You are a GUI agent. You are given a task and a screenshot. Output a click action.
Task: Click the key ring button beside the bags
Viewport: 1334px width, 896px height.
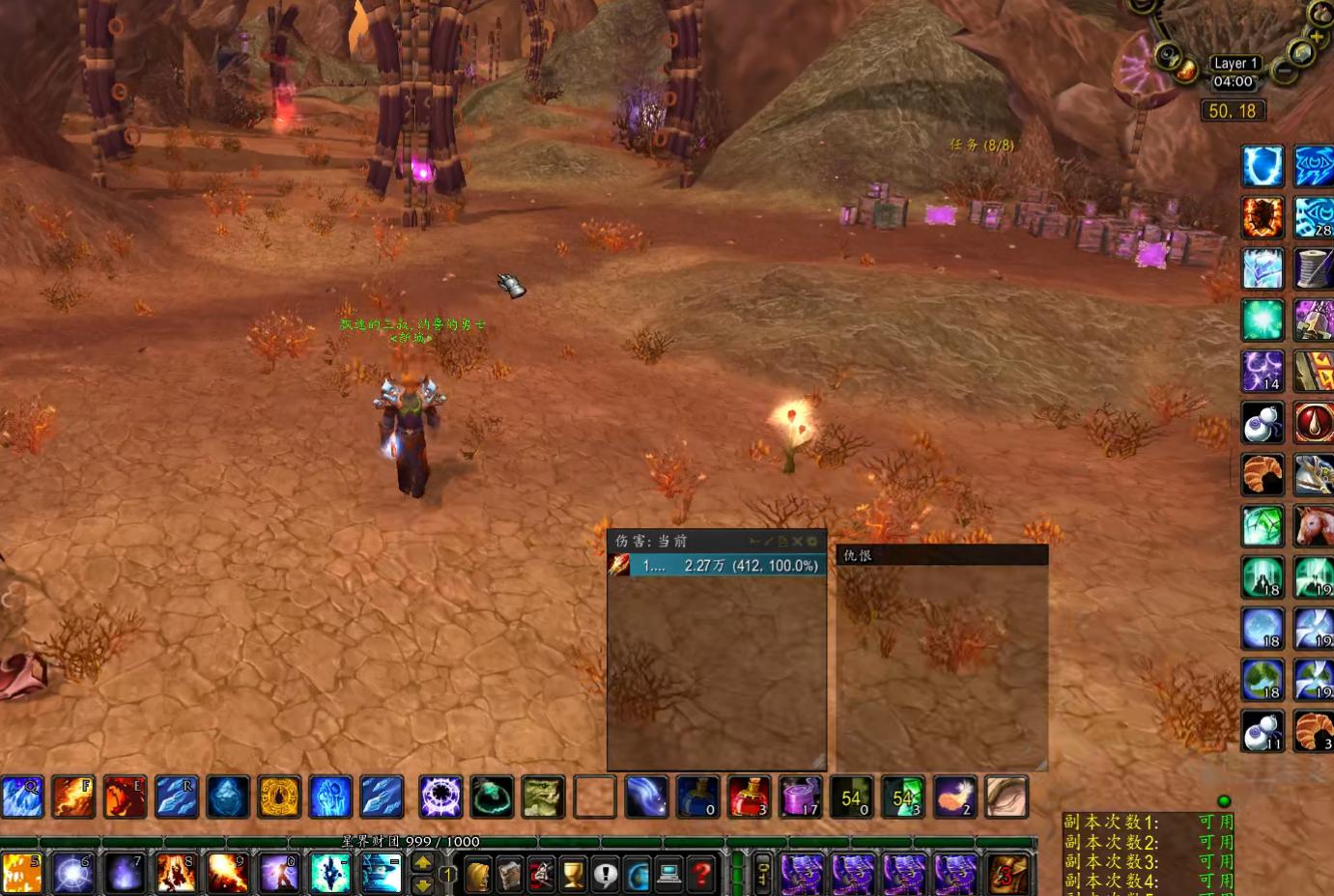762,873
